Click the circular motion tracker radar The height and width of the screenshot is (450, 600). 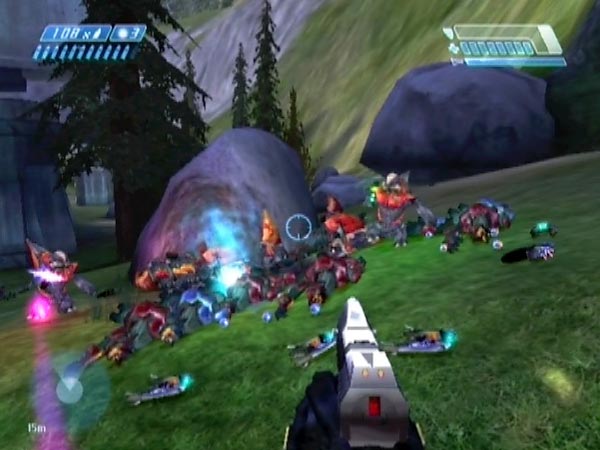70,387
